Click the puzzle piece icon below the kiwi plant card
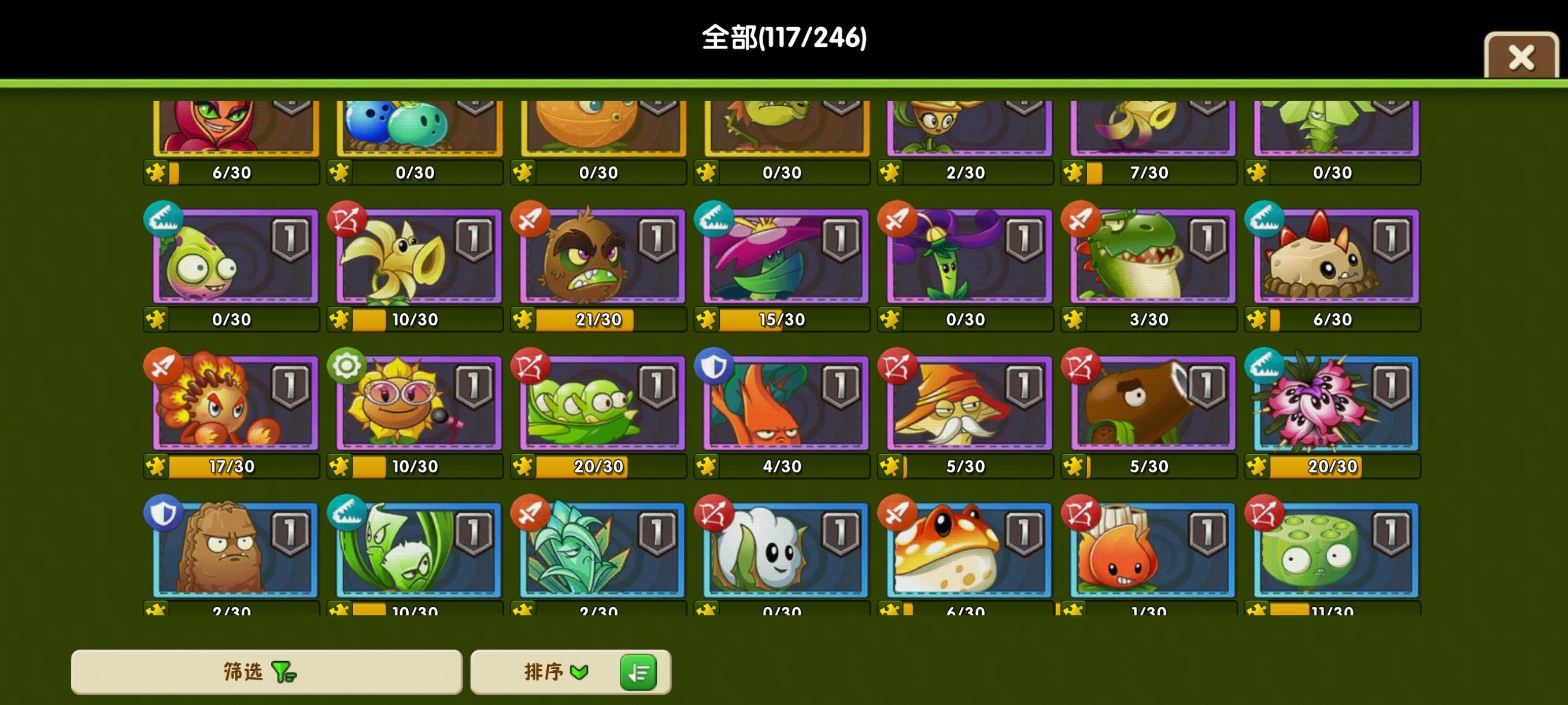 point(523,318)
